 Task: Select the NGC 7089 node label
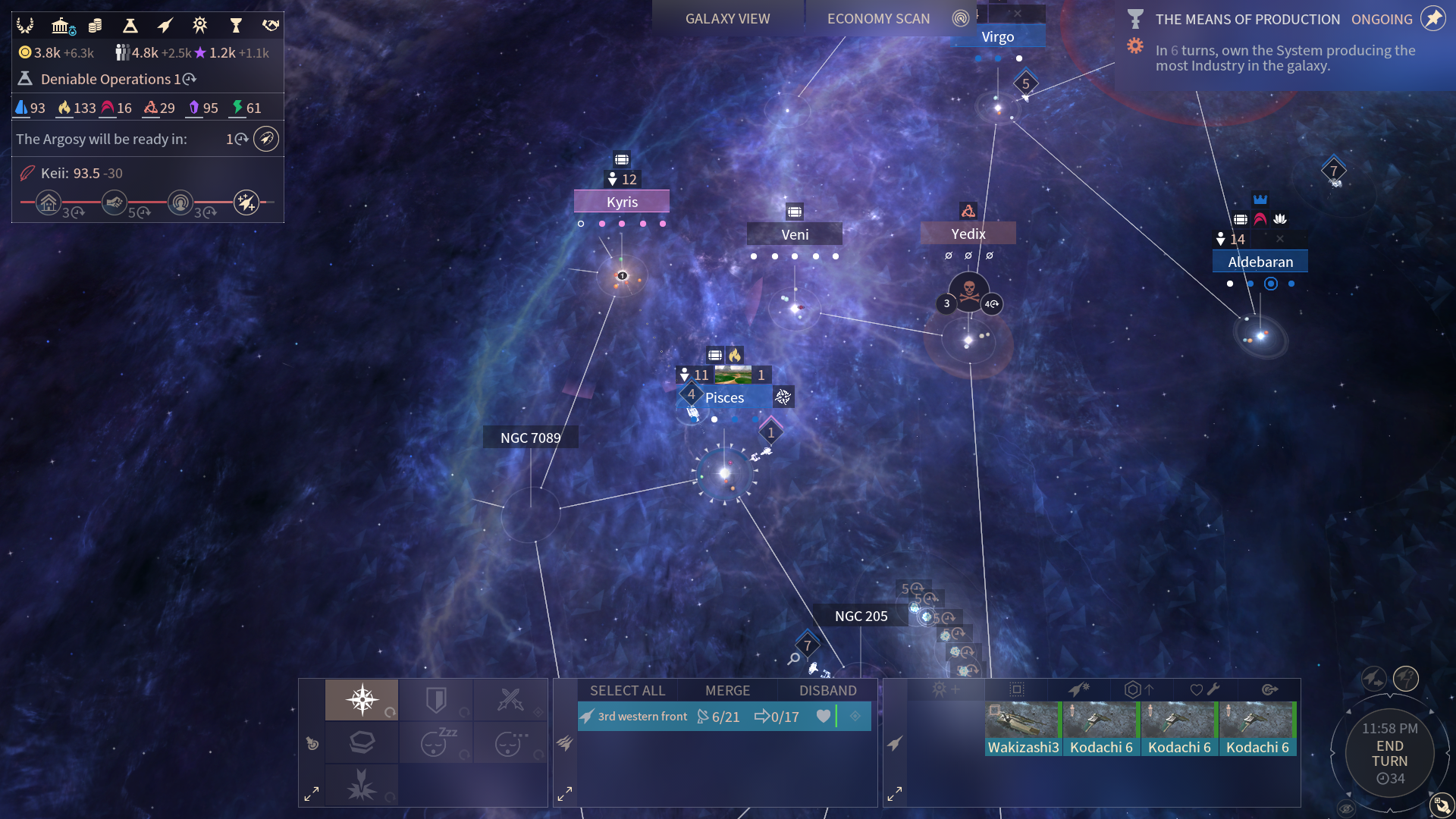coord(531,438)
